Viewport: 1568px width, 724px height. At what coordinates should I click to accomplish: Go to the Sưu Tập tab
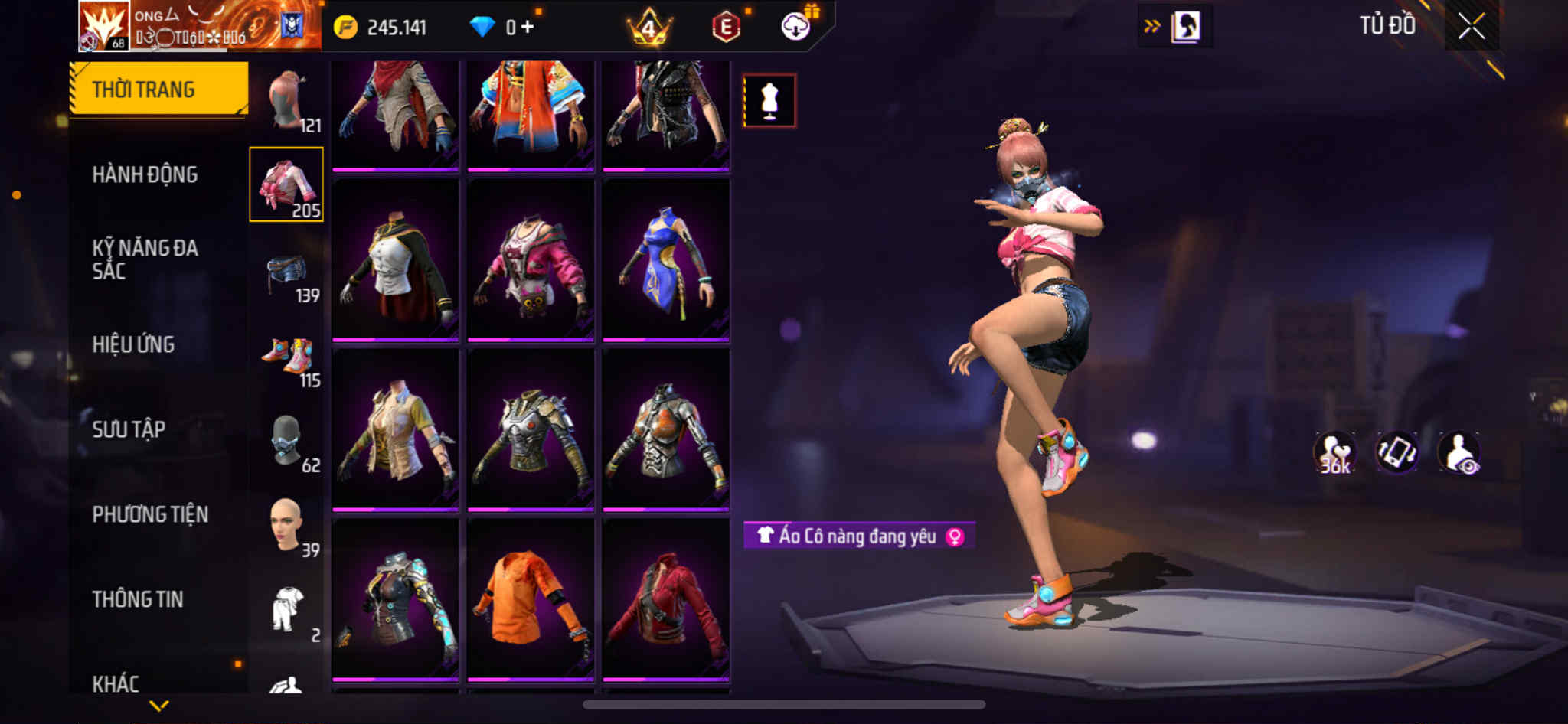coord(129,429)
